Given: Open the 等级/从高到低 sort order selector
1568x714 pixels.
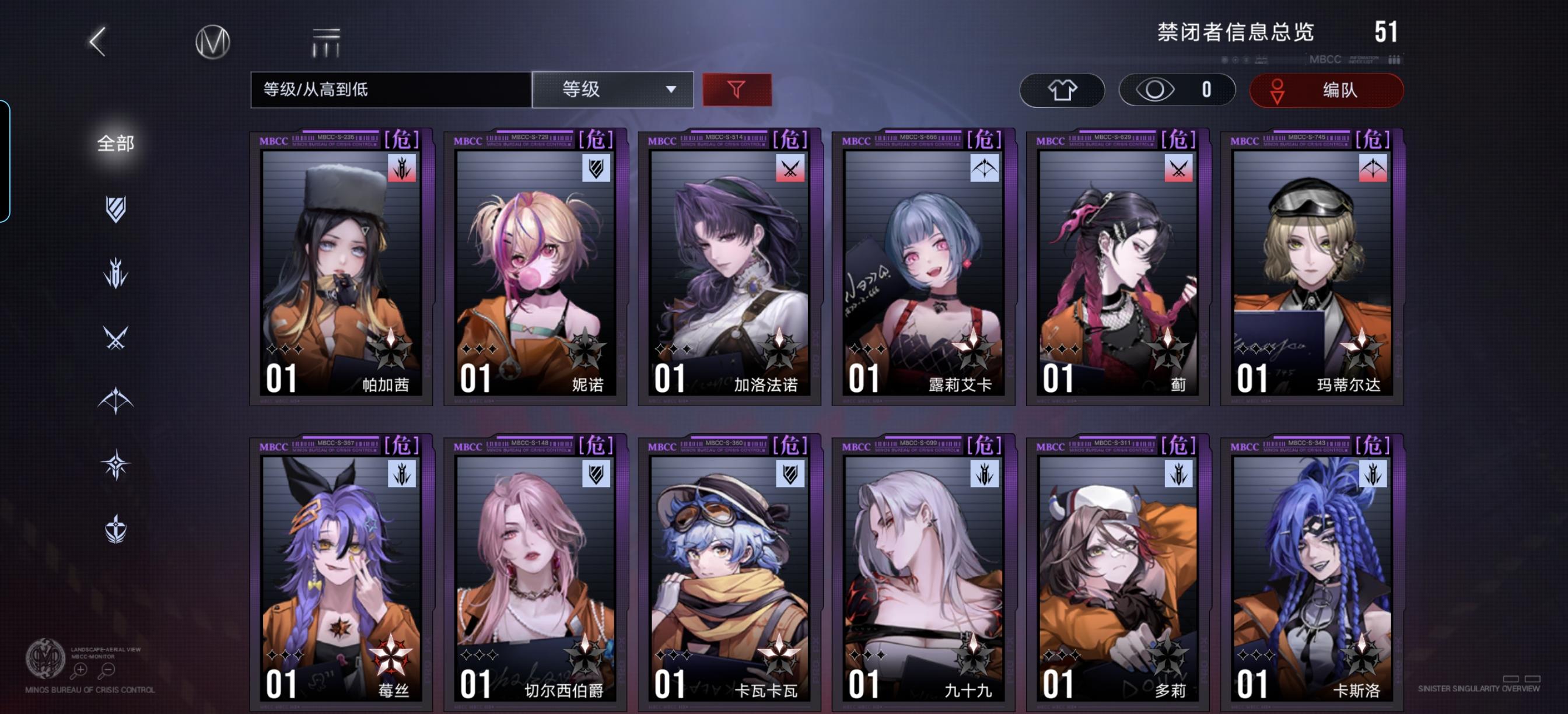Looking at the screenshot, I should 390,89.
